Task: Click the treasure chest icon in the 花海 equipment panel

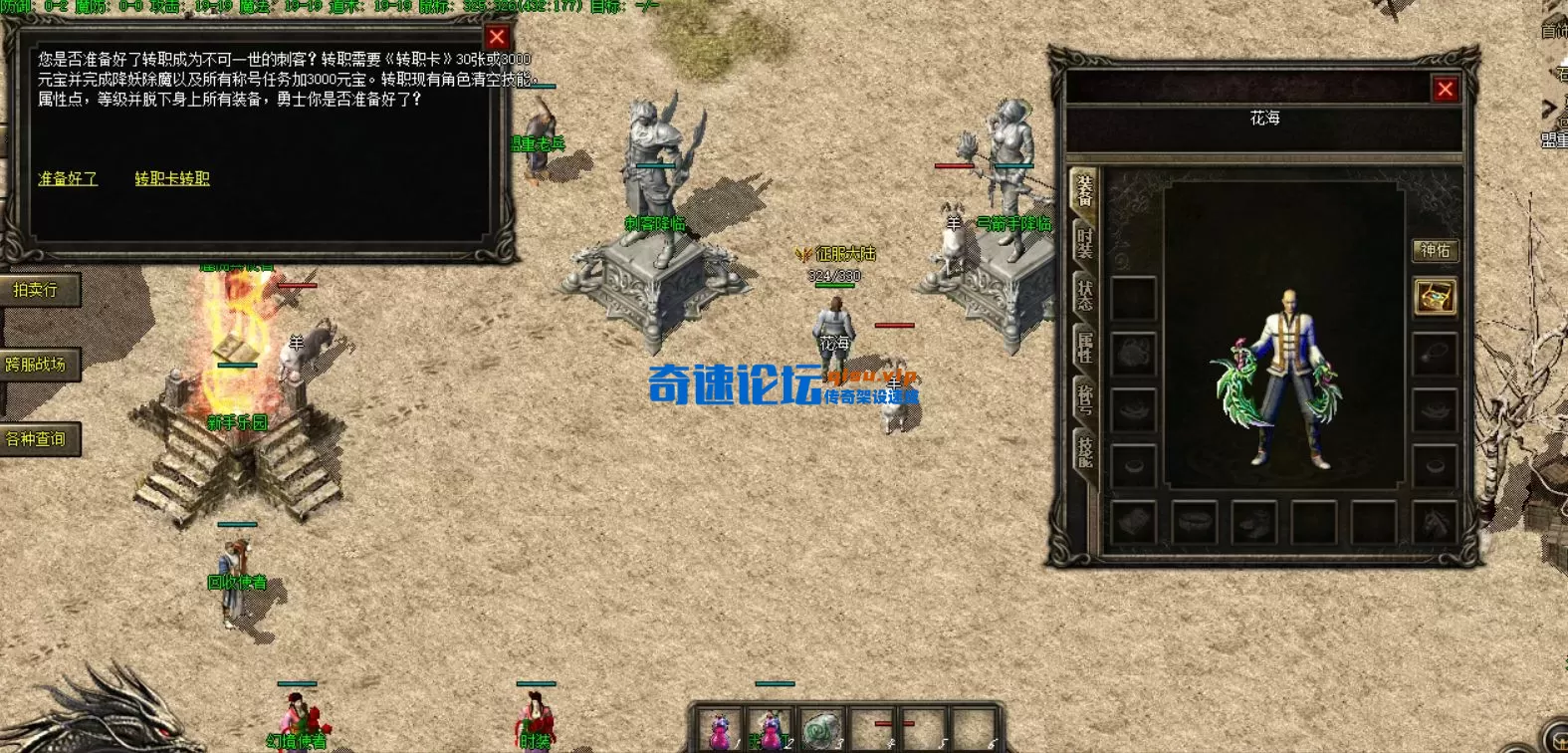Action: pyautogui.click(x=1435, y=296)
